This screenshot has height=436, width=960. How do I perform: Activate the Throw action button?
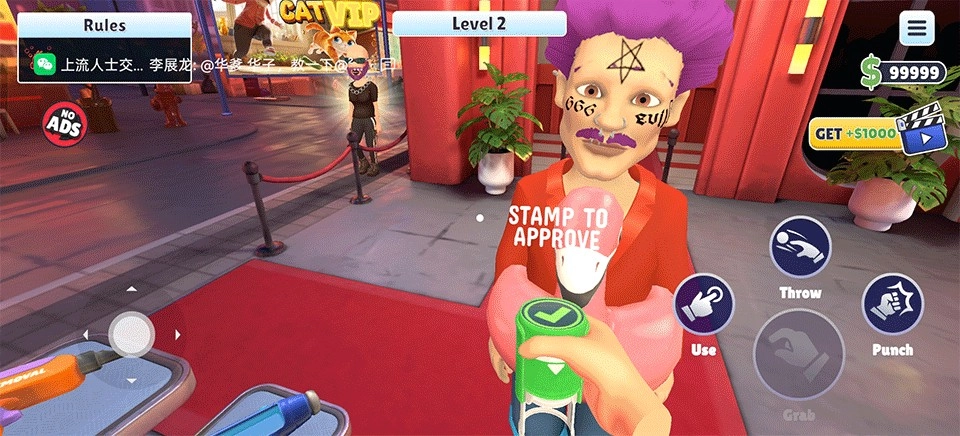click(800, 247)
